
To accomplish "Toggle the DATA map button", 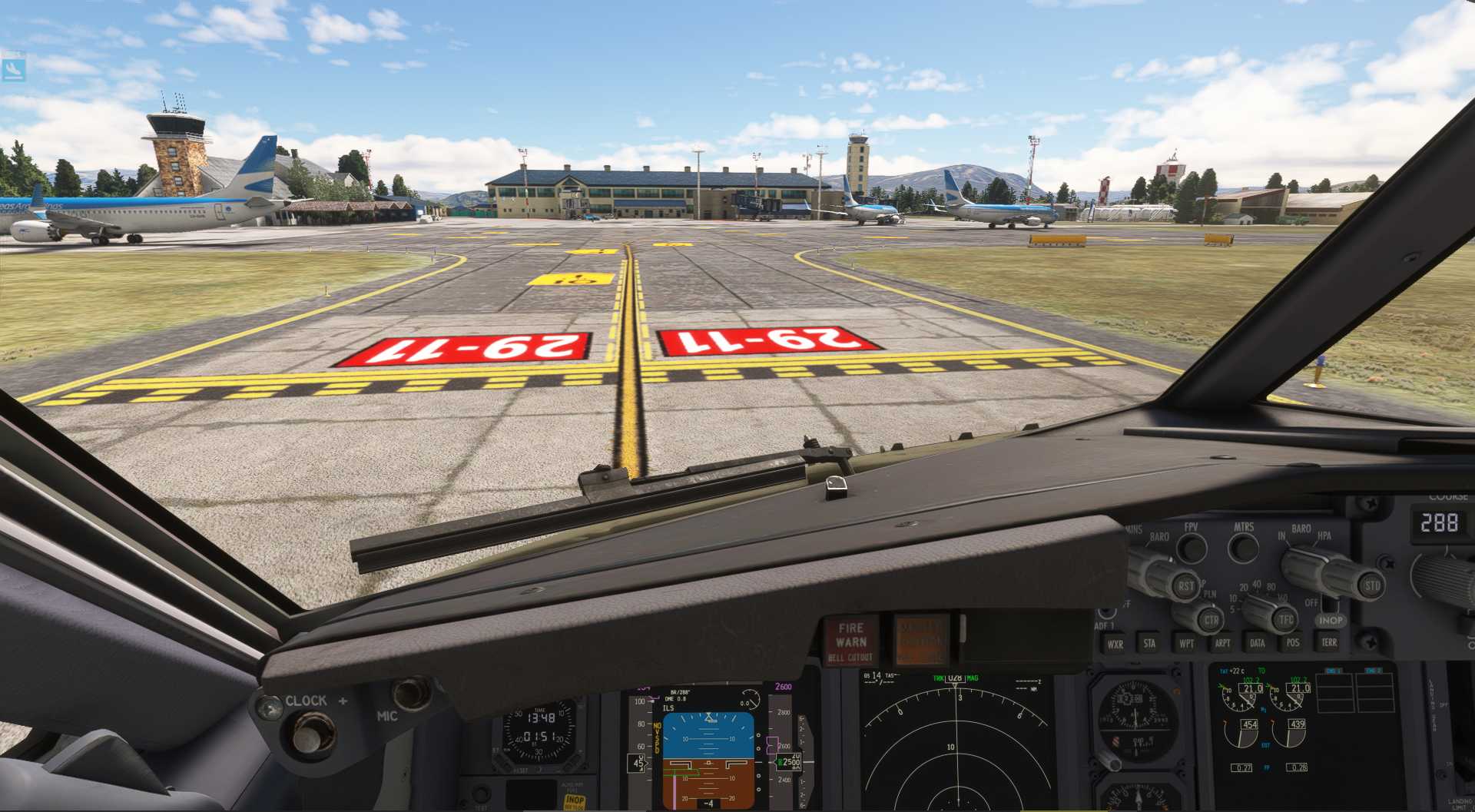I will coord(1258,643).
